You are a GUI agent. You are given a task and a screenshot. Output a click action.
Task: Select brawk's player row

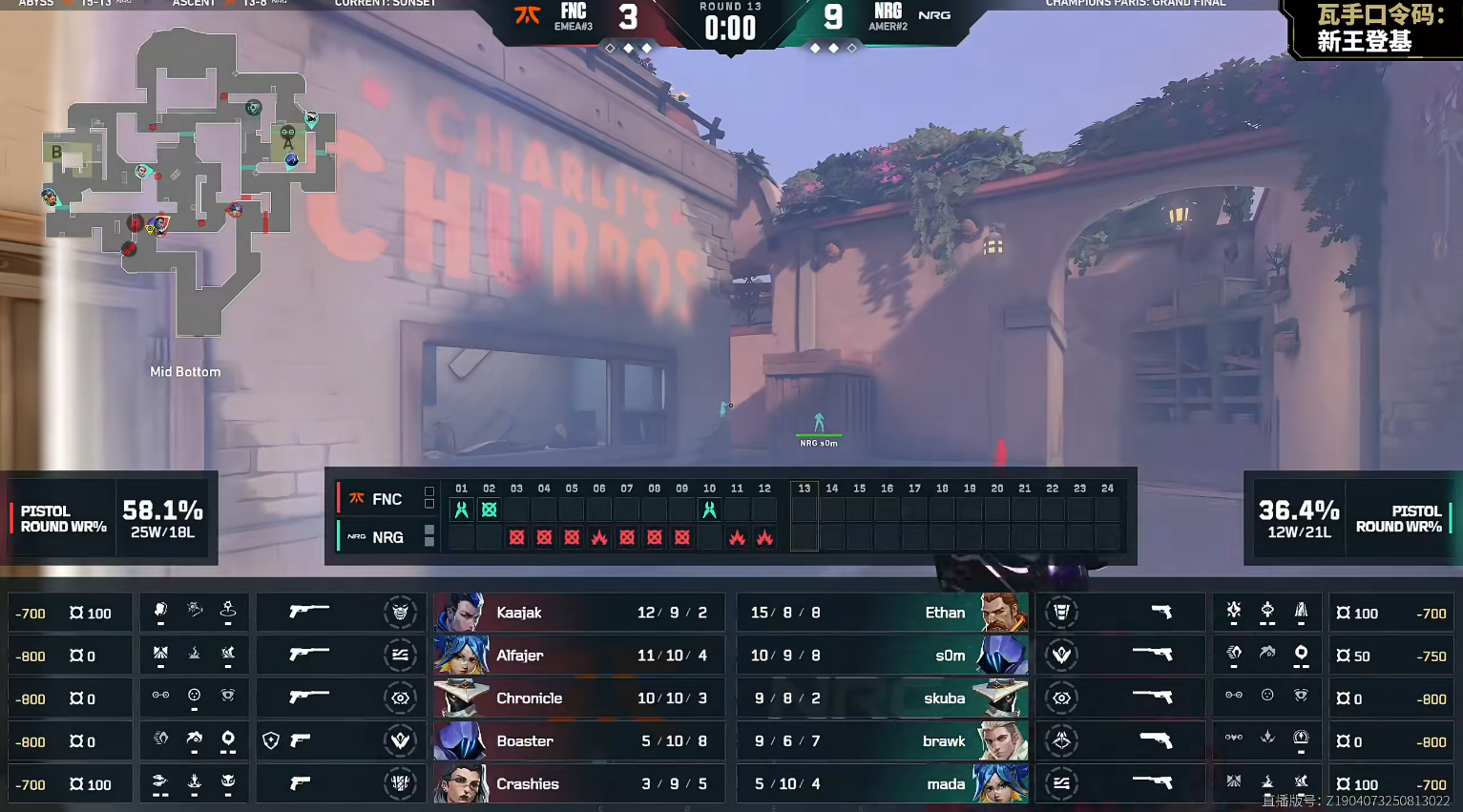pos(882,741)
